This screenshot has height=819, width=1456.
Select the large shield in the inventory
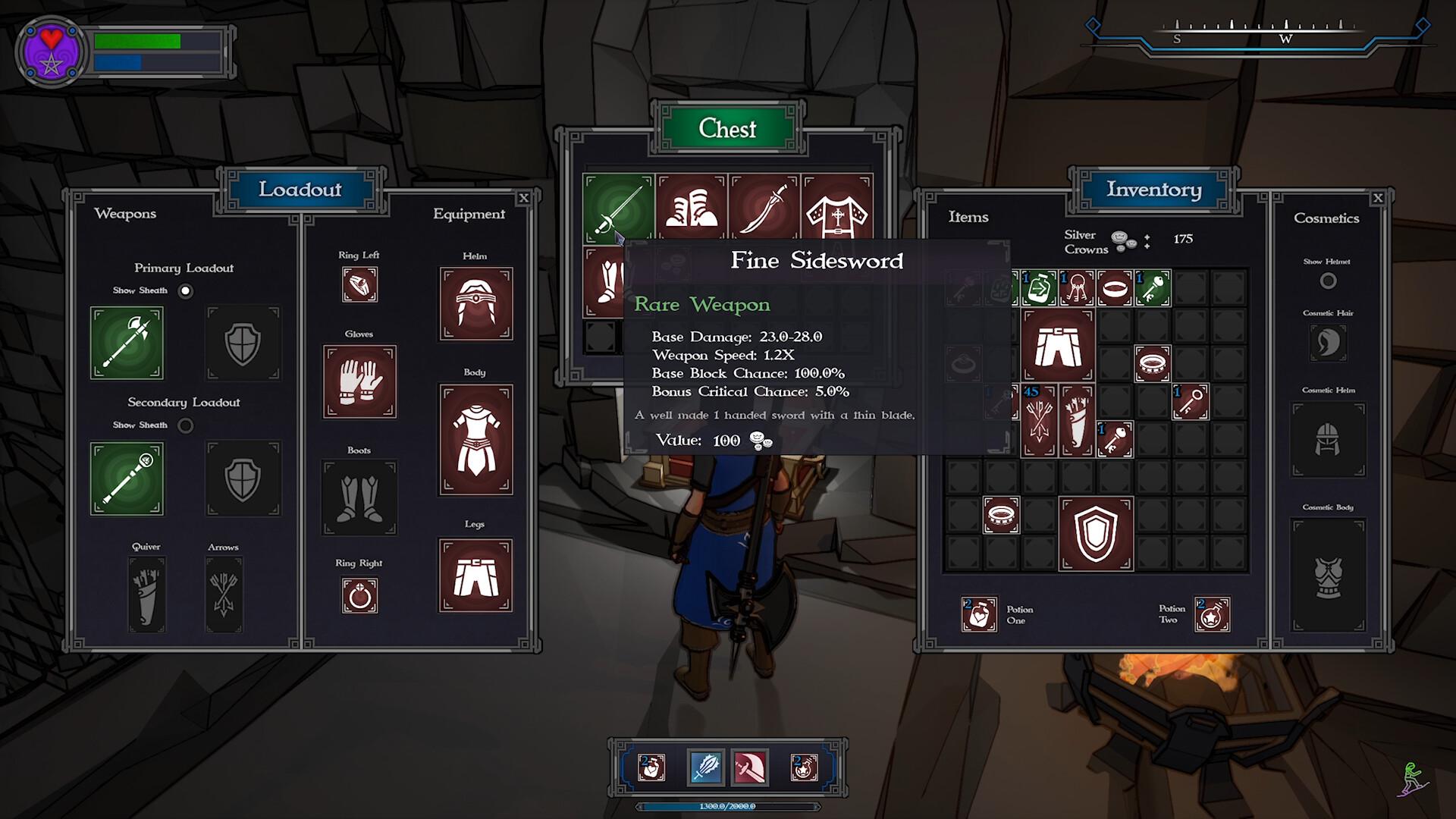coord(1096,533)
